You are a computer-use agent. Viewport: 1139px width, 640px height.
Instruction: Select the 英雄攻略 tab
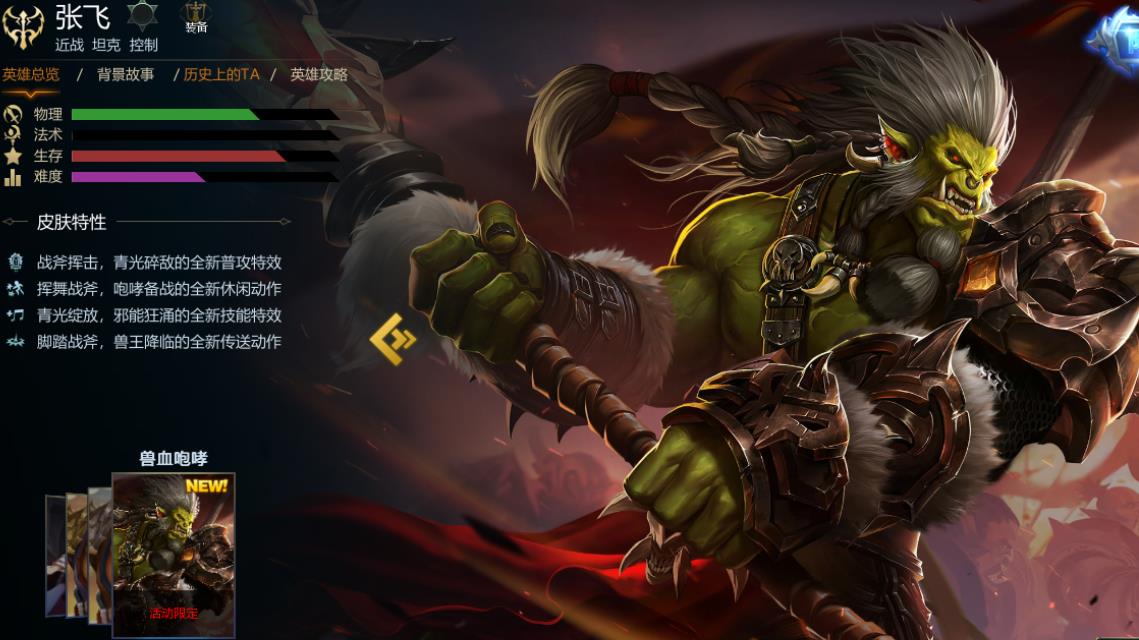point(319,74)
